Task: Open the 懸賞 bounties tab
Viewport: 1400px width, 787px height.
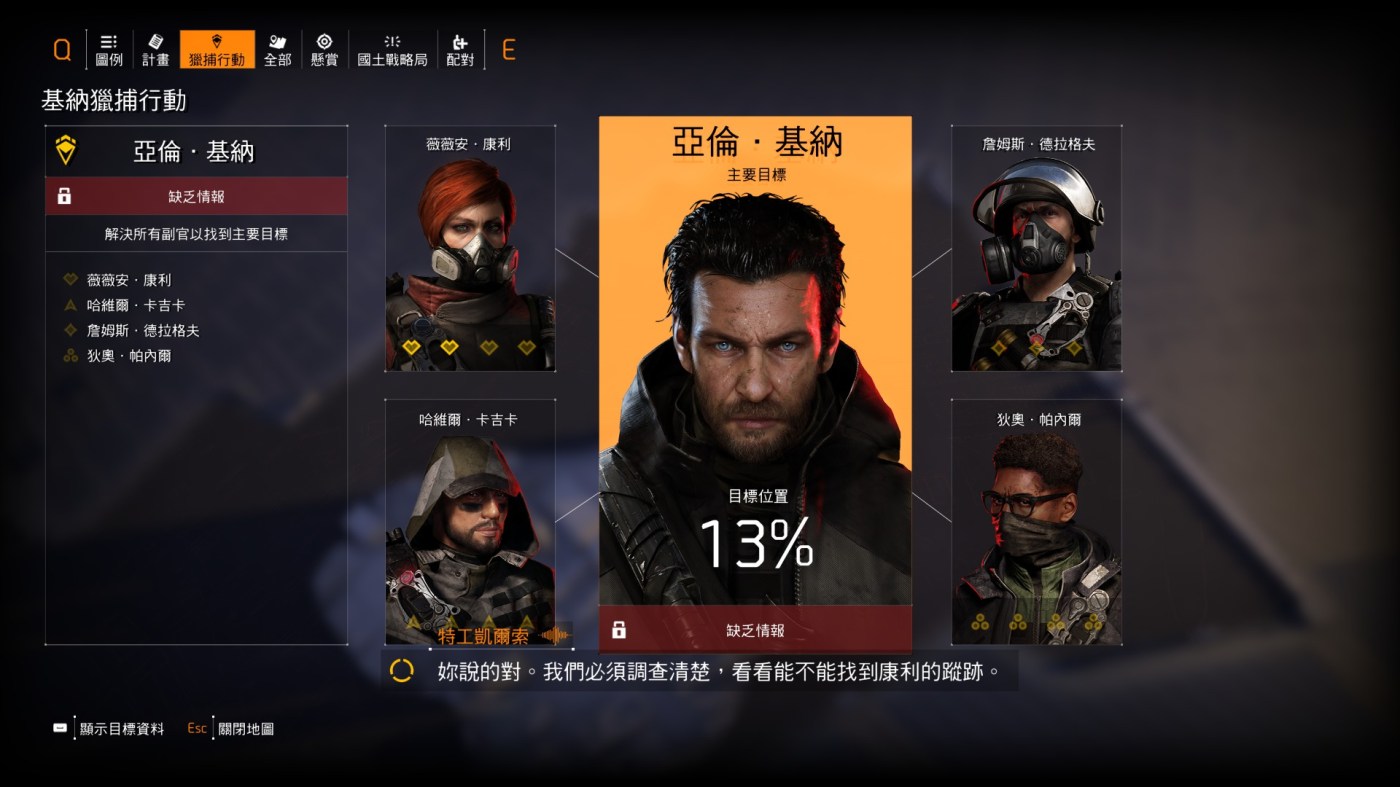Action: (324, 49)
